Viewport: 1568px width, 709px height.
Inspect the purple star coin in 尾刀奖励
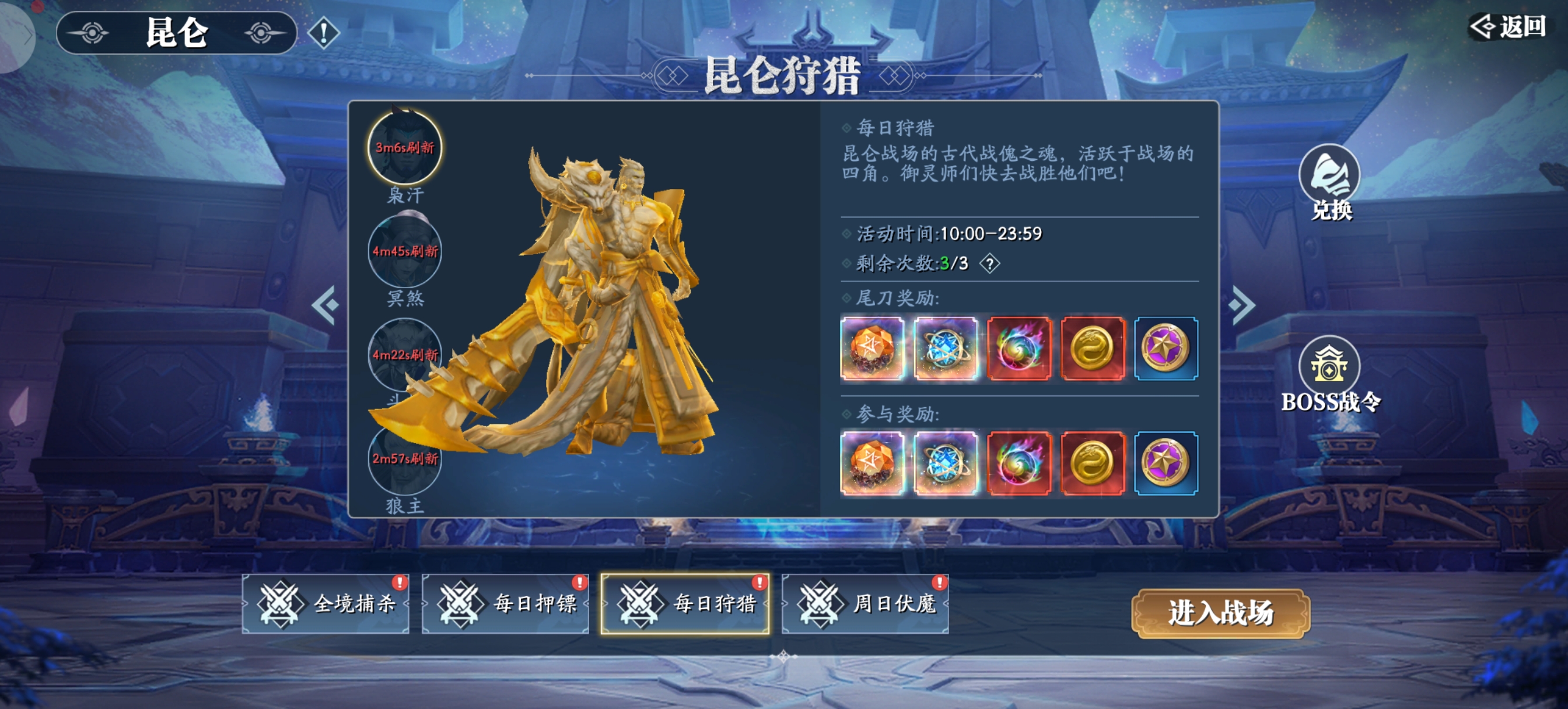pos(1165,349)
